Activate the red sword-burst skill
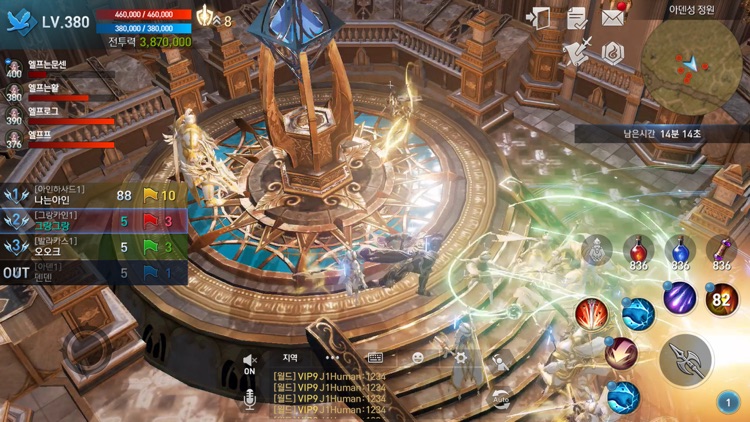Screen dimensions: 750x422 [591, 314]
